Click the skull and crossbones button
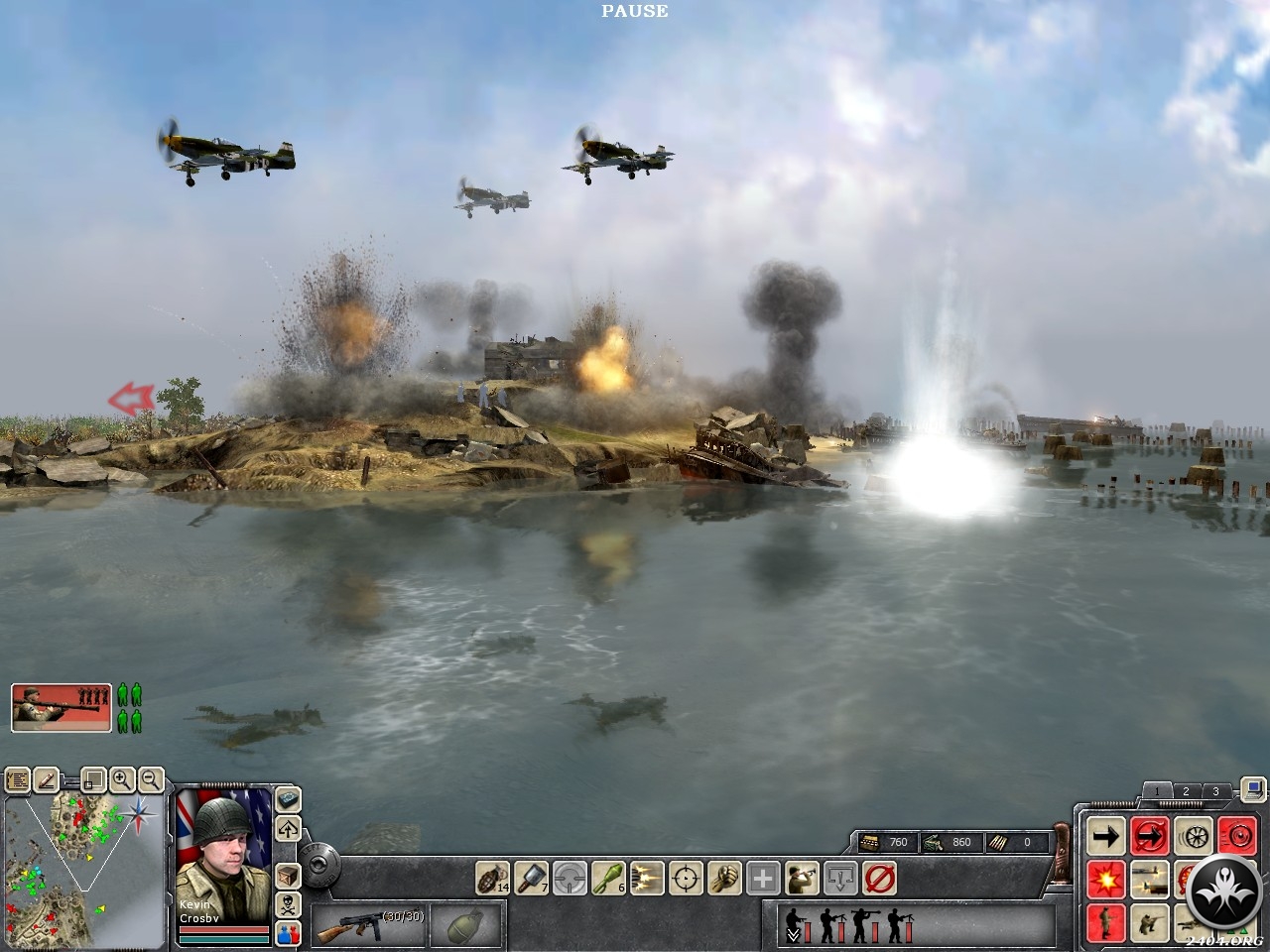This screenshot has width=1270, height=952. click(x=288, y=904)
